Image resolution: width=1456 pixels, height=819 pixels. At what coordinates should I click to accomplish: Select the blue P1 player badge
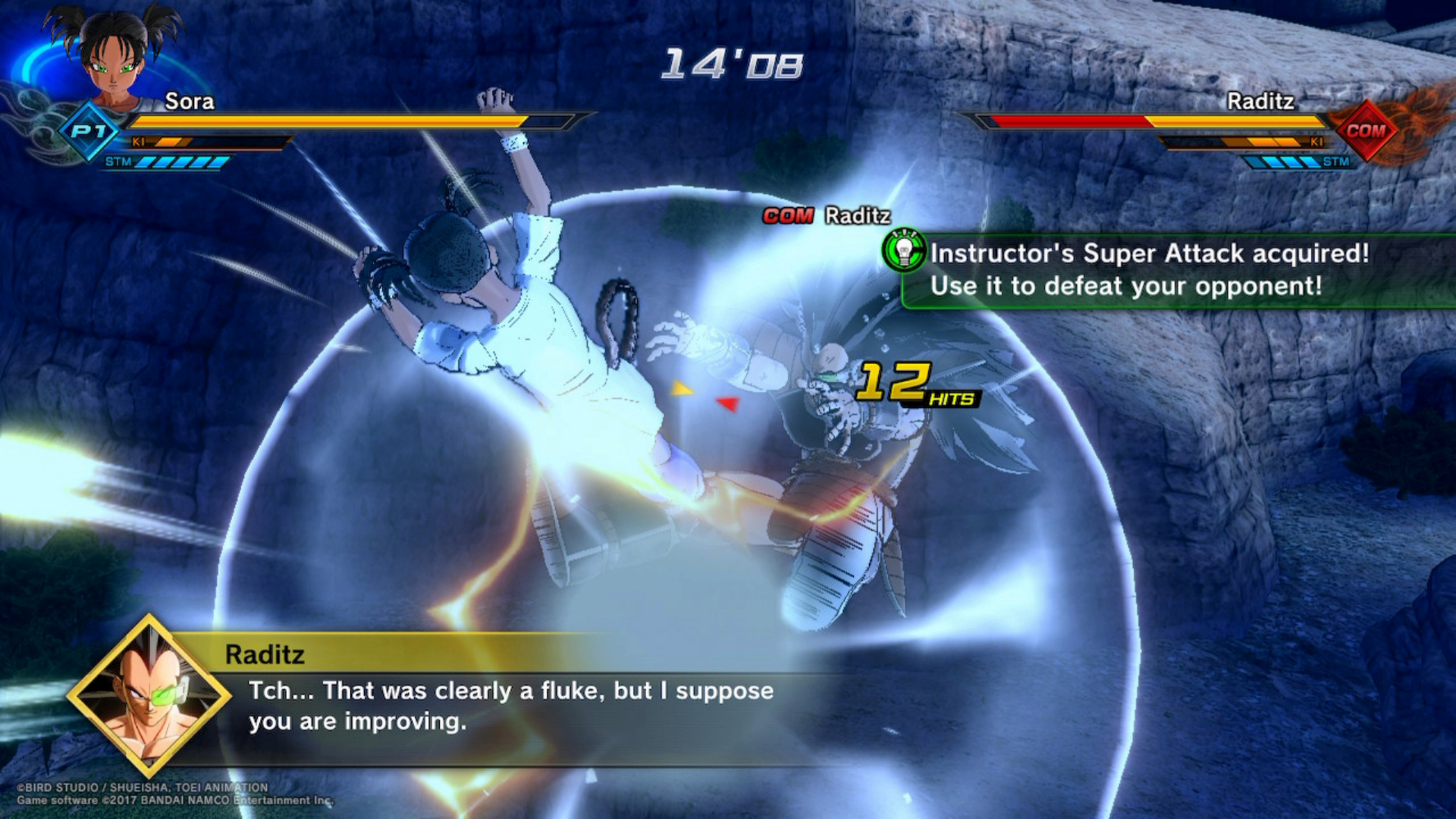[x=89, y=132]
